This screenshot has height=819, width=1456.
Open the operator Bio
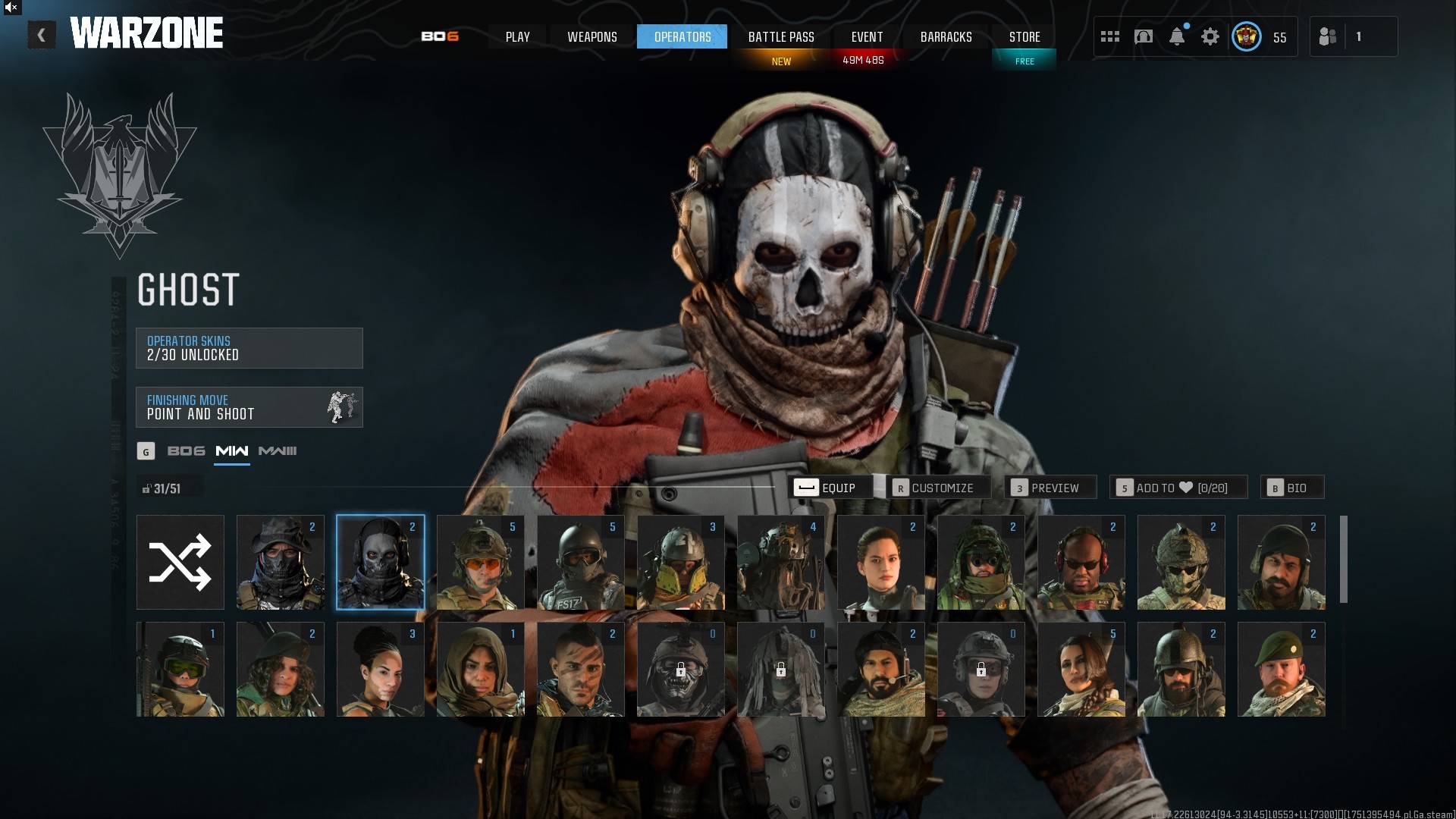pyautogui.click(x=1291, y=488)
